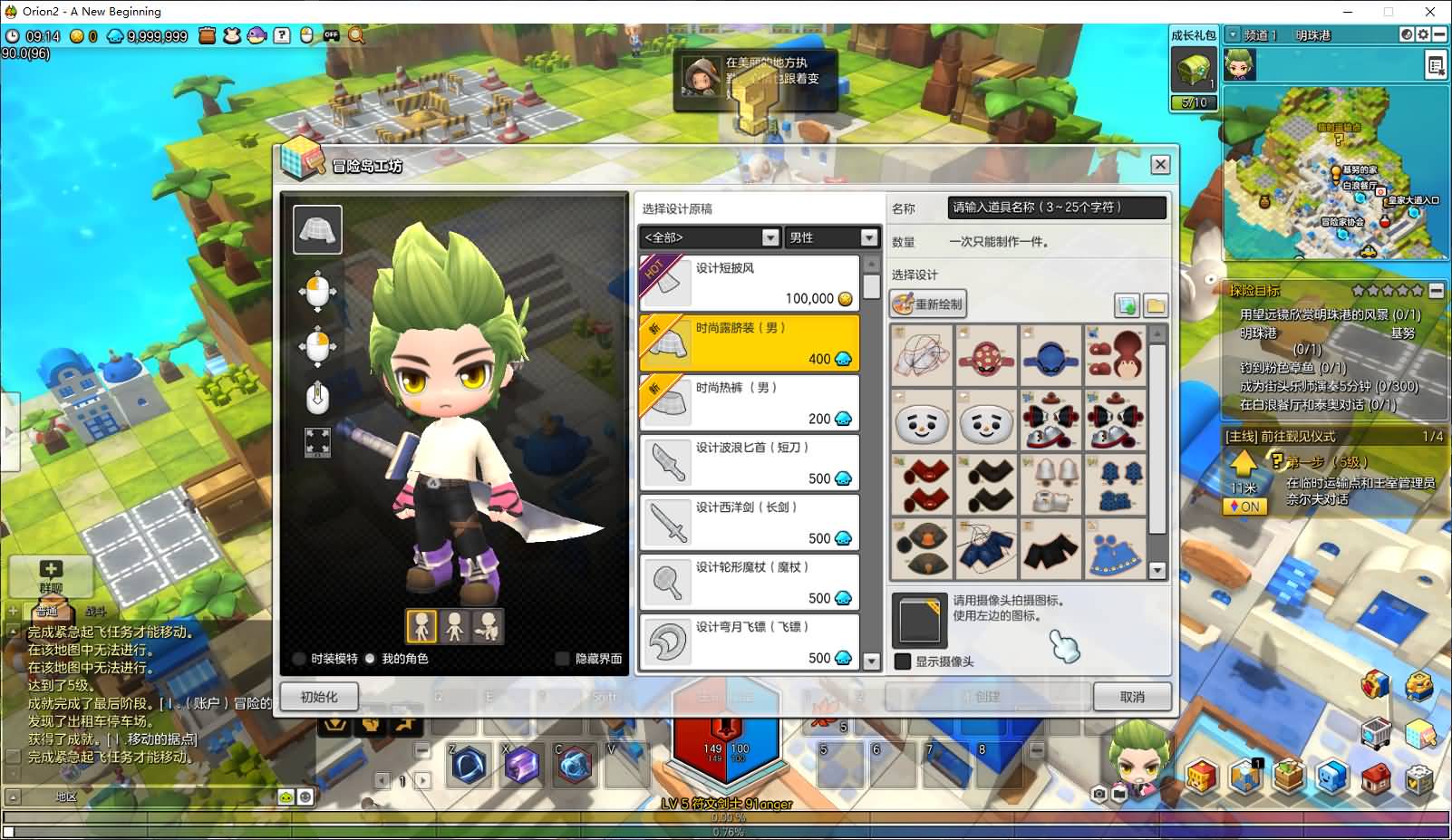Open the growth gift chest icon

(1193, 71)
